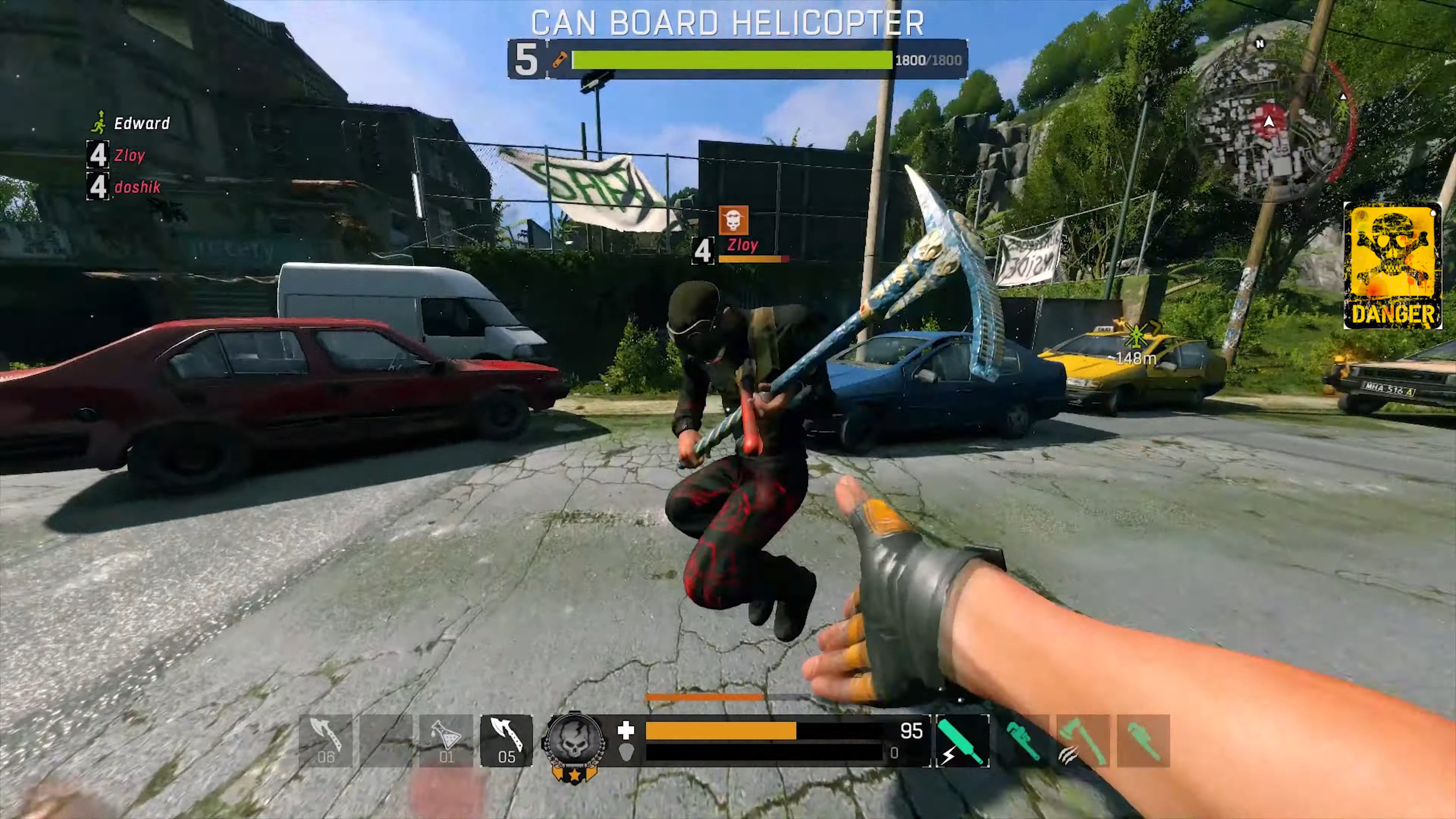The height and width of the screenshot is (819, 1456).
Task: Click the health cross icon beside the health bar
Action: click(626, 731)
